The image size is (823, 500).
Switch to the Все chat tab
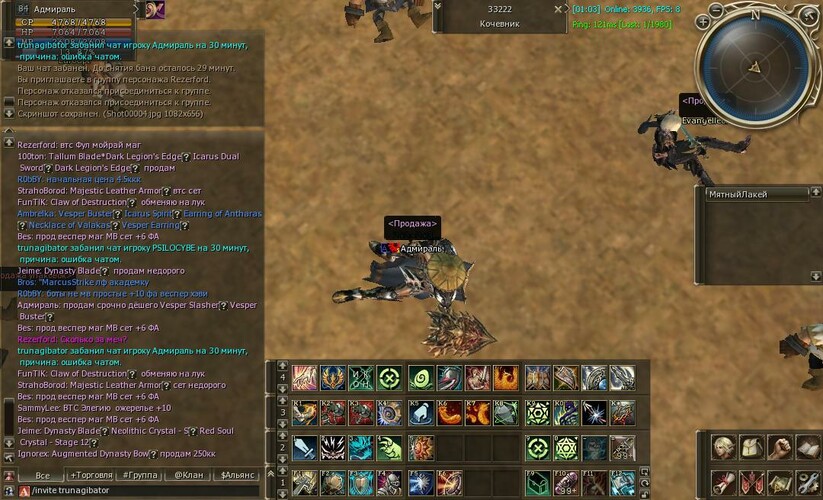pyautogui.click(x=42, y=476)
